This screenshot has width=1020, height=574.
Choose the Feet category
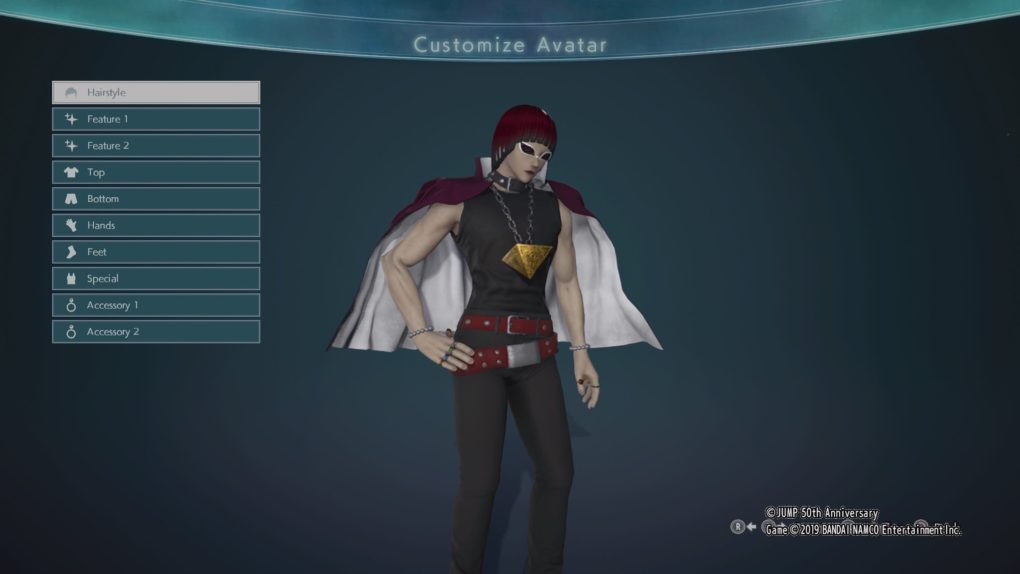(156, 252)
